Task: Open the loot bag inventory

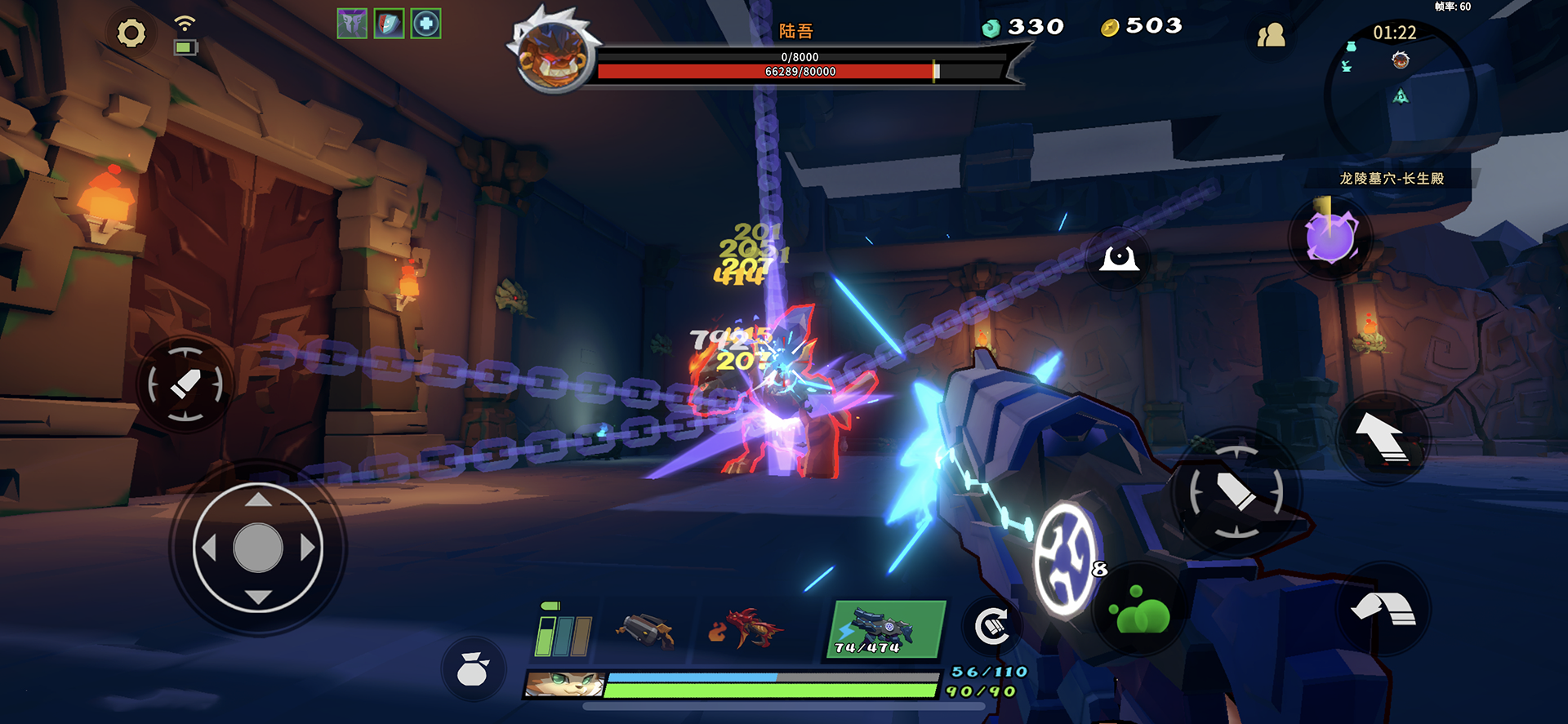Action: tap(473, 670)
